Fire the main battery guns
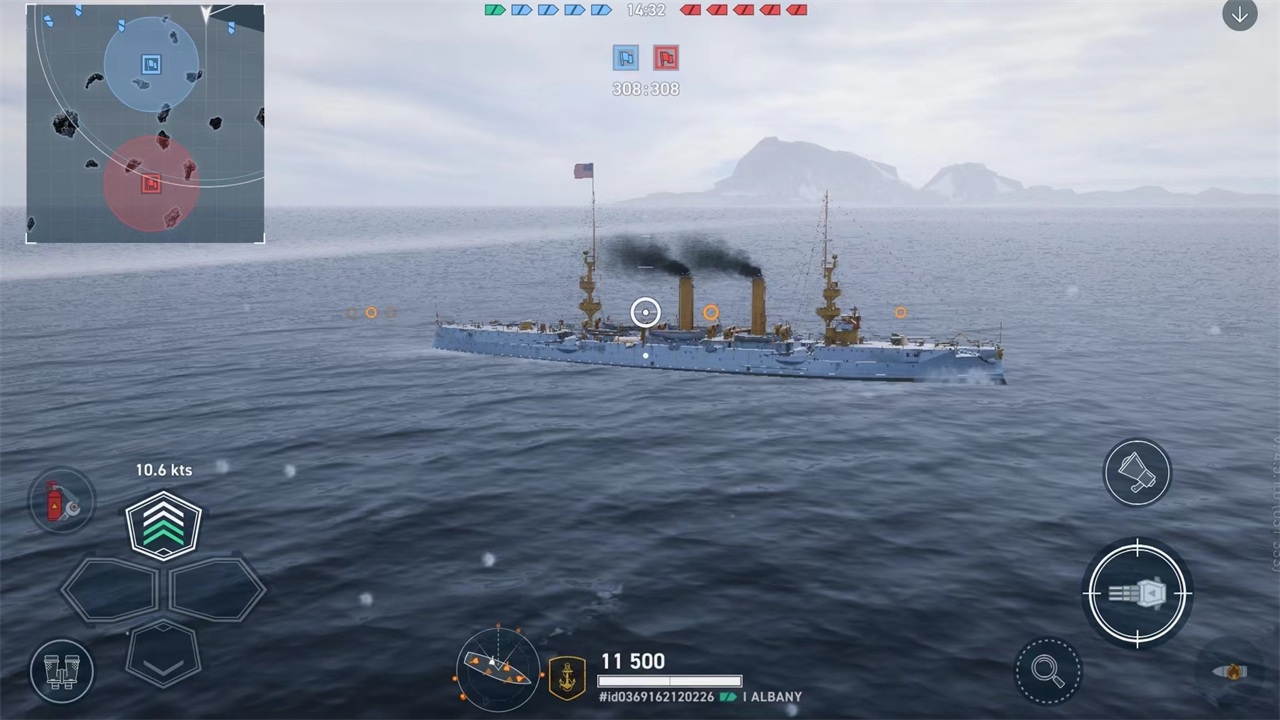1280x720 pixels. pyautogui.click(x=1137, y=593)
